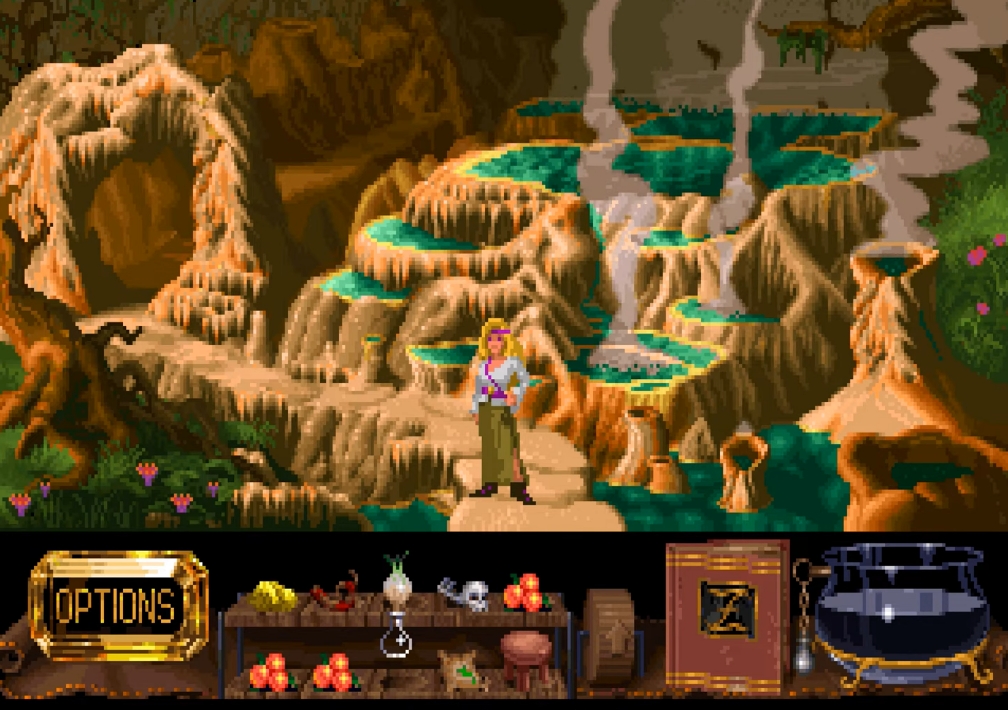Pick the small wooden stool item
Viewport: 1008px width, 710px height.
click(526, 658)
